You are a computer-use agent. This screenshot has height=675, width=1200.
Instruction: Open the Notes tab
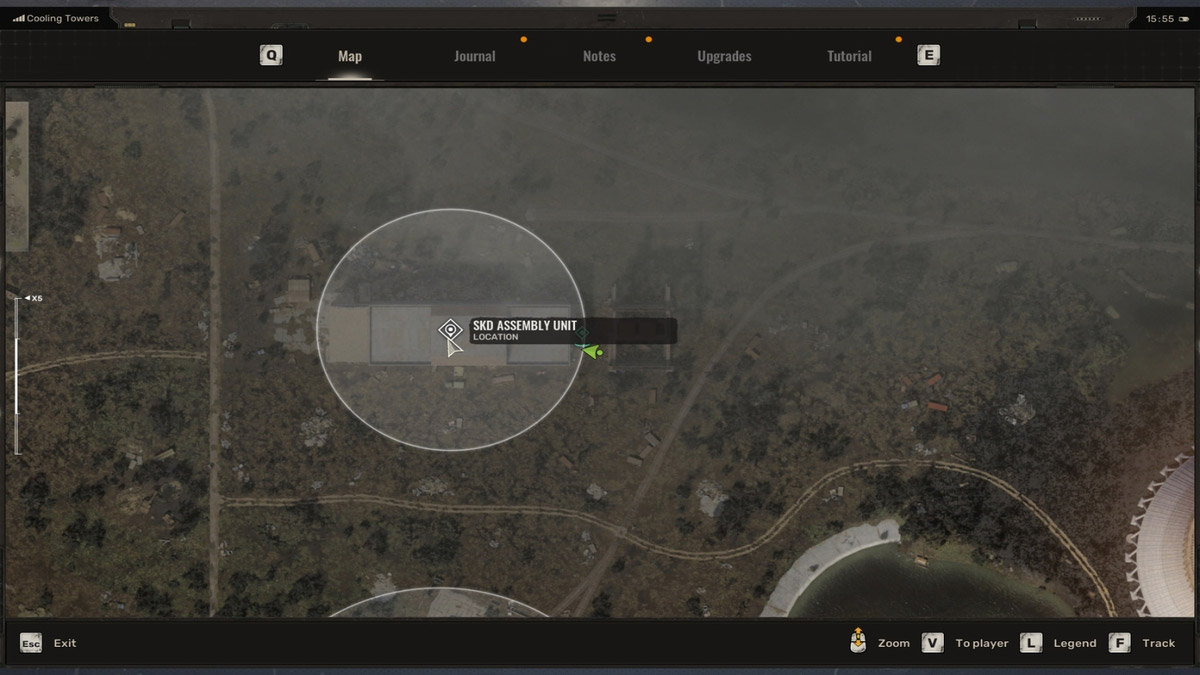[599, 57]
